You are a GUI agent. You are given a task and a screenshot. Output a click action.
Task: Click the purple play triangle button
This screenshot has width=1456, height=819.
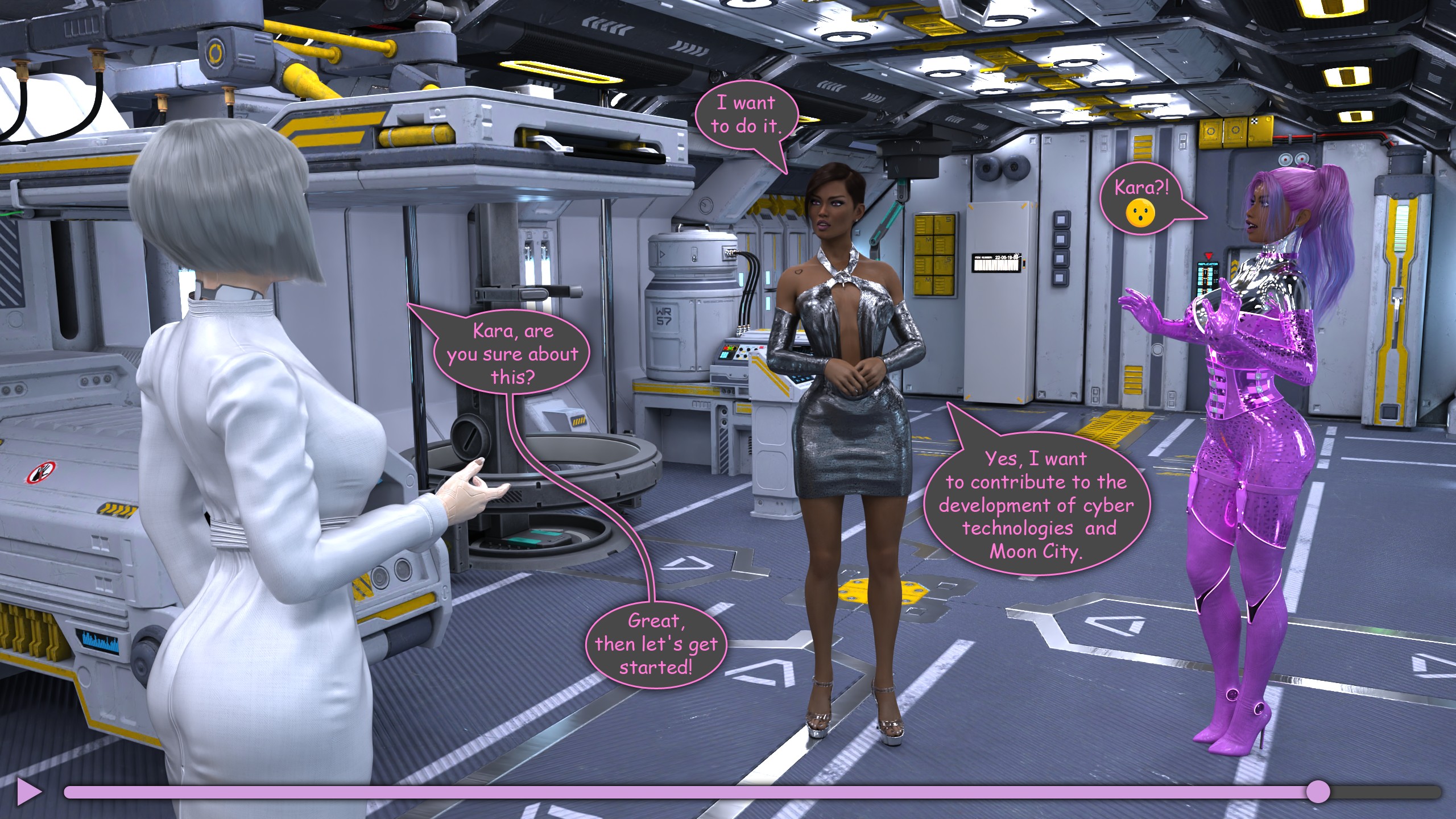(28, 791)
